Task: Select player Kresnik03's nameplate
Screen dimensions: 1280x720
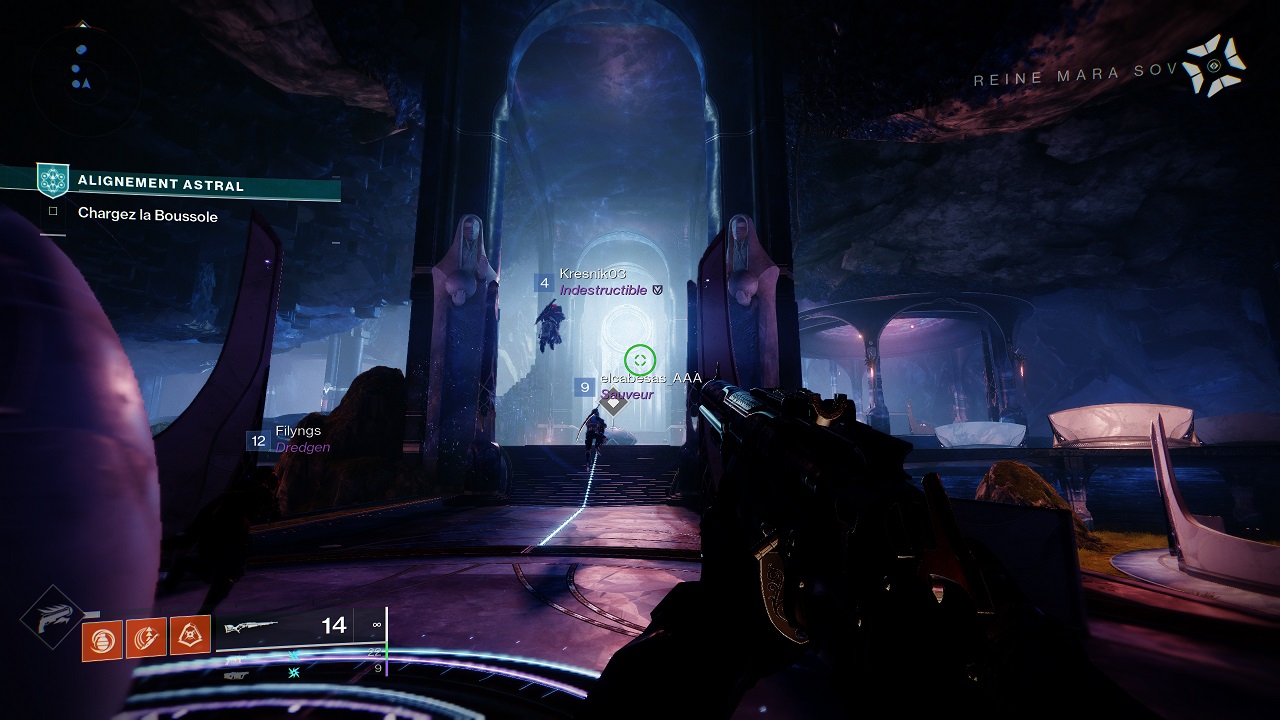Action: [593, 274]
